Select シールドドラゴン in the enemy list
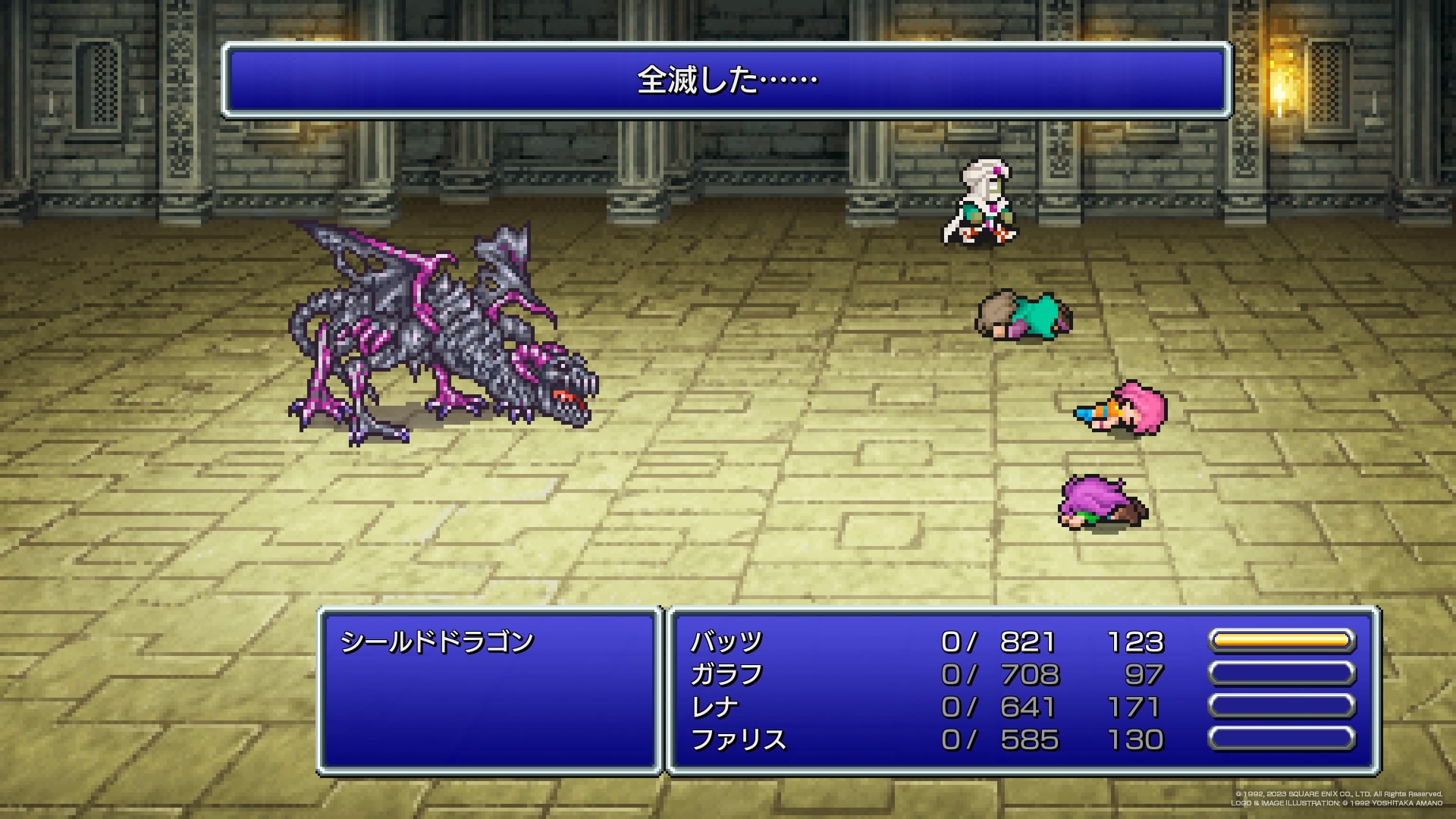The image size is (1456, 819). [438, 642]
